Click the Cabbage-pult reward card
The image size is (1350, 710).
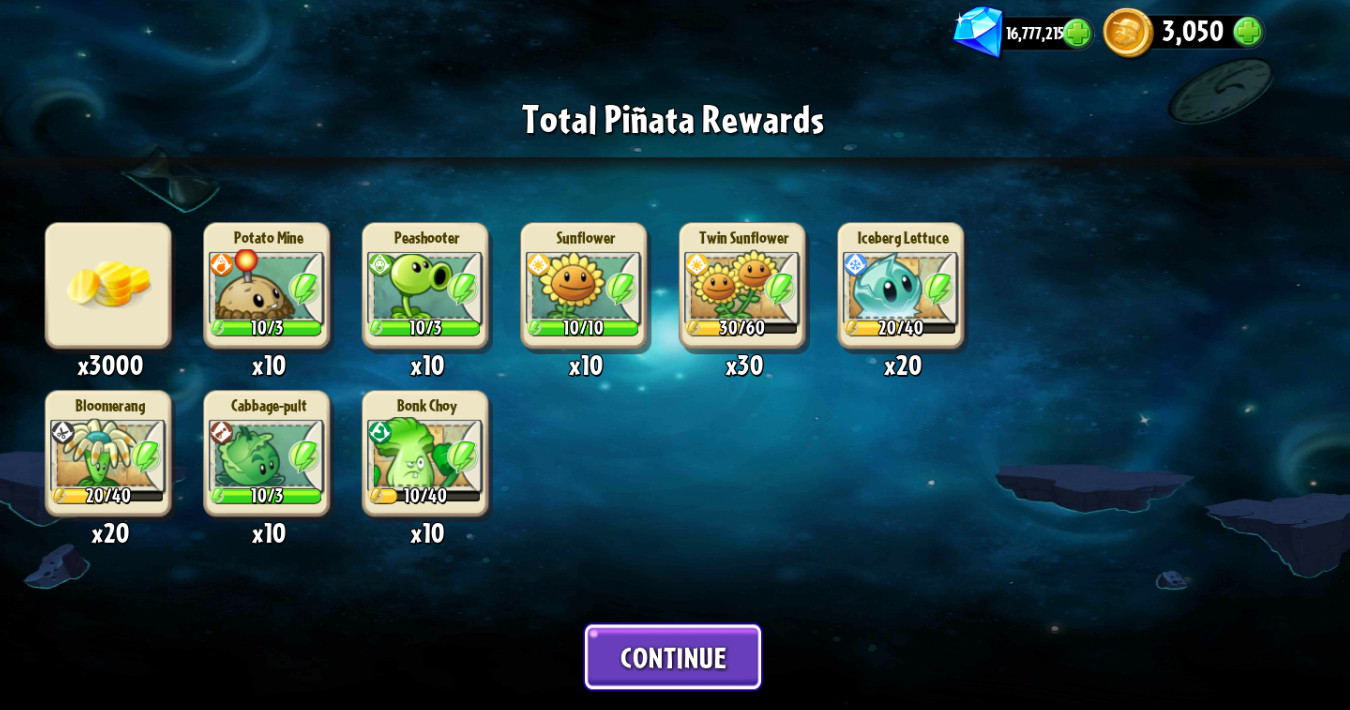(267, 453)
